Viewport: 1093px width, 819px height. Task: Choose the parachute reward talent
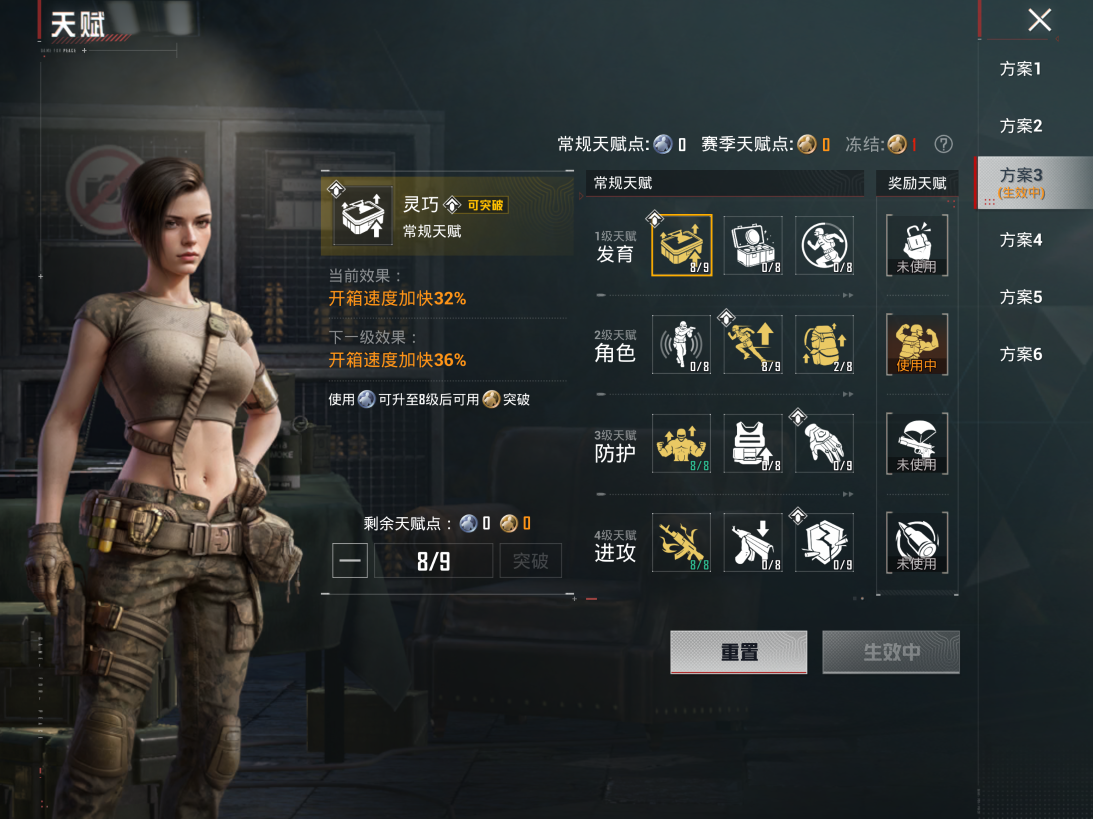(x=916, y=443)
